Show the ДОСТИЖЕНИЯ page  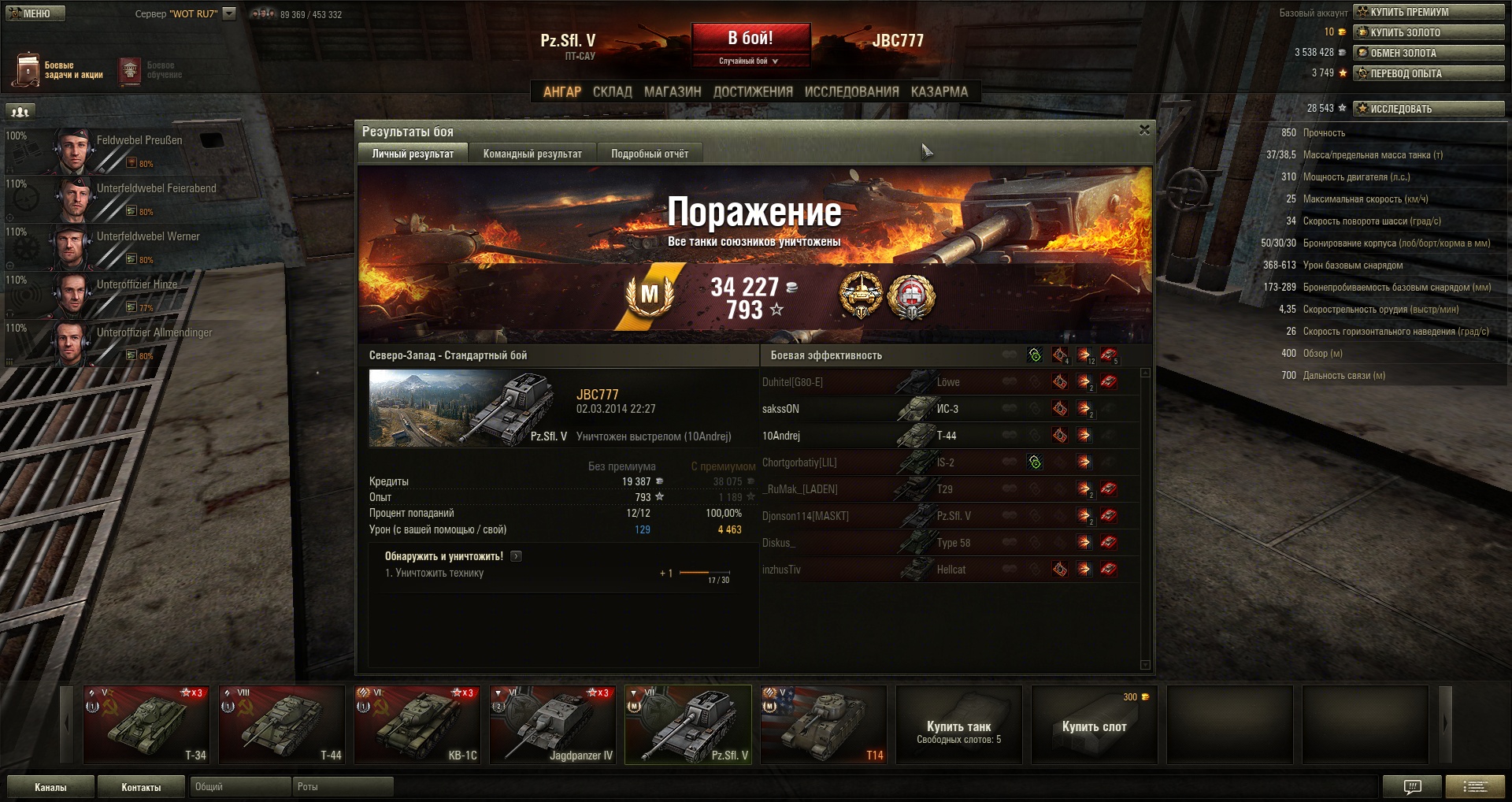753,91
